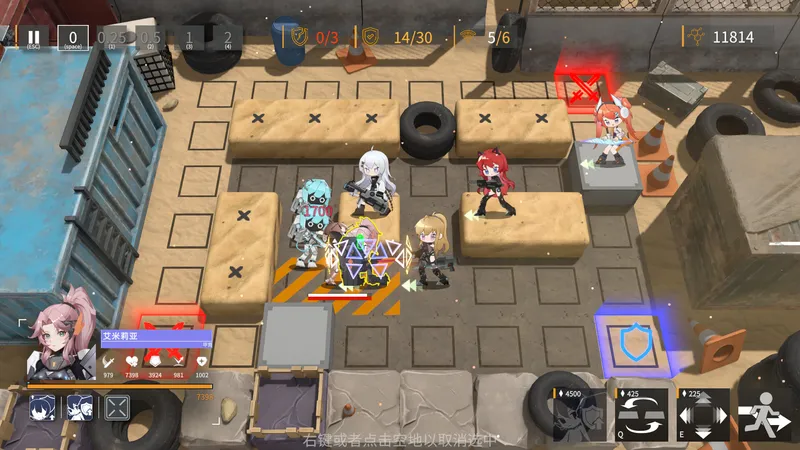
Task: Click the running figure retreat button
Action: [765, 415]
